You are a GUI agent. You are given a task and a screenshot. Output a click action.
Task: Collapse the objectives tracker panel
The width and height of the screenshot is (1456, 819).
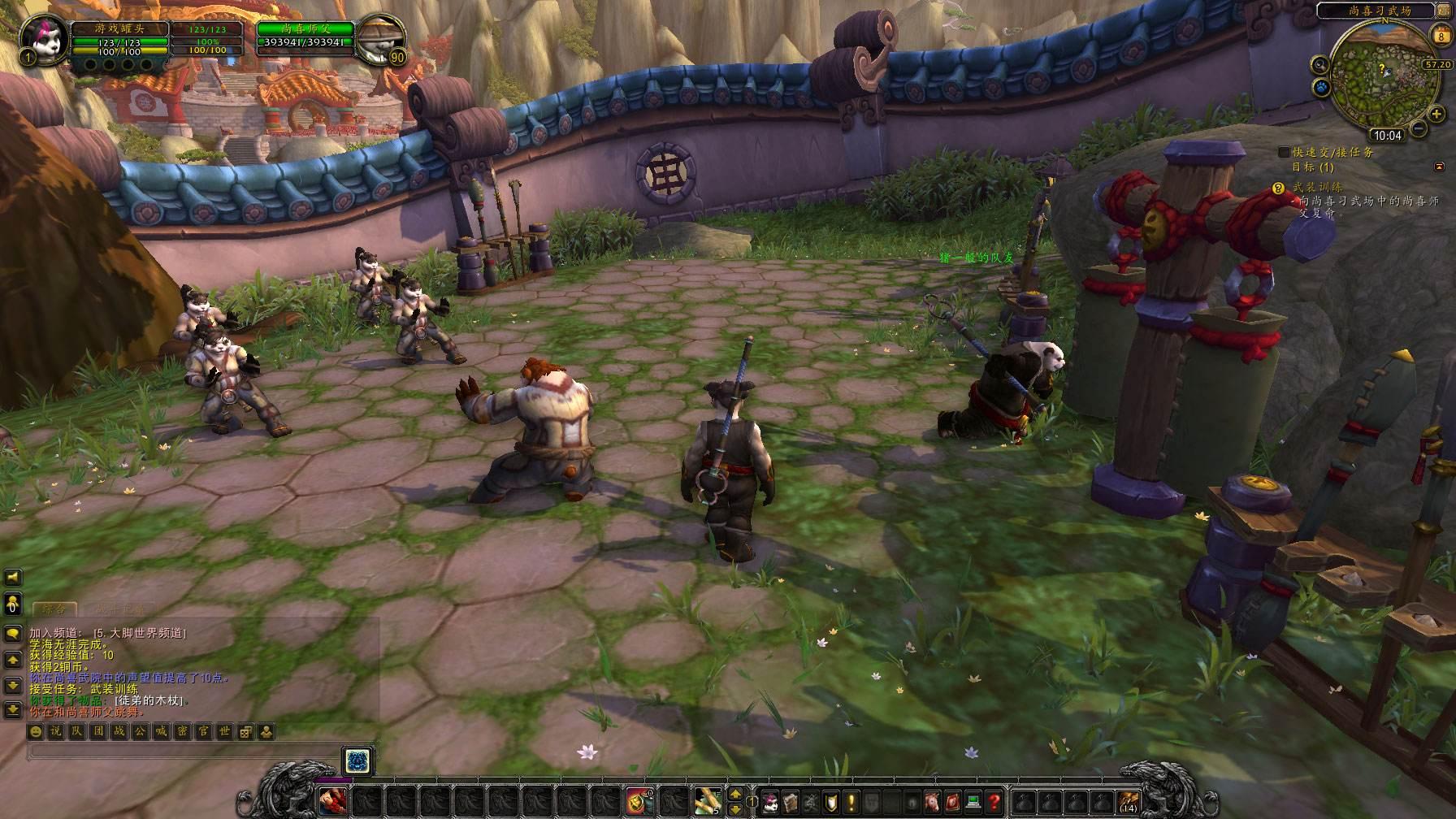click(1440, 167)
